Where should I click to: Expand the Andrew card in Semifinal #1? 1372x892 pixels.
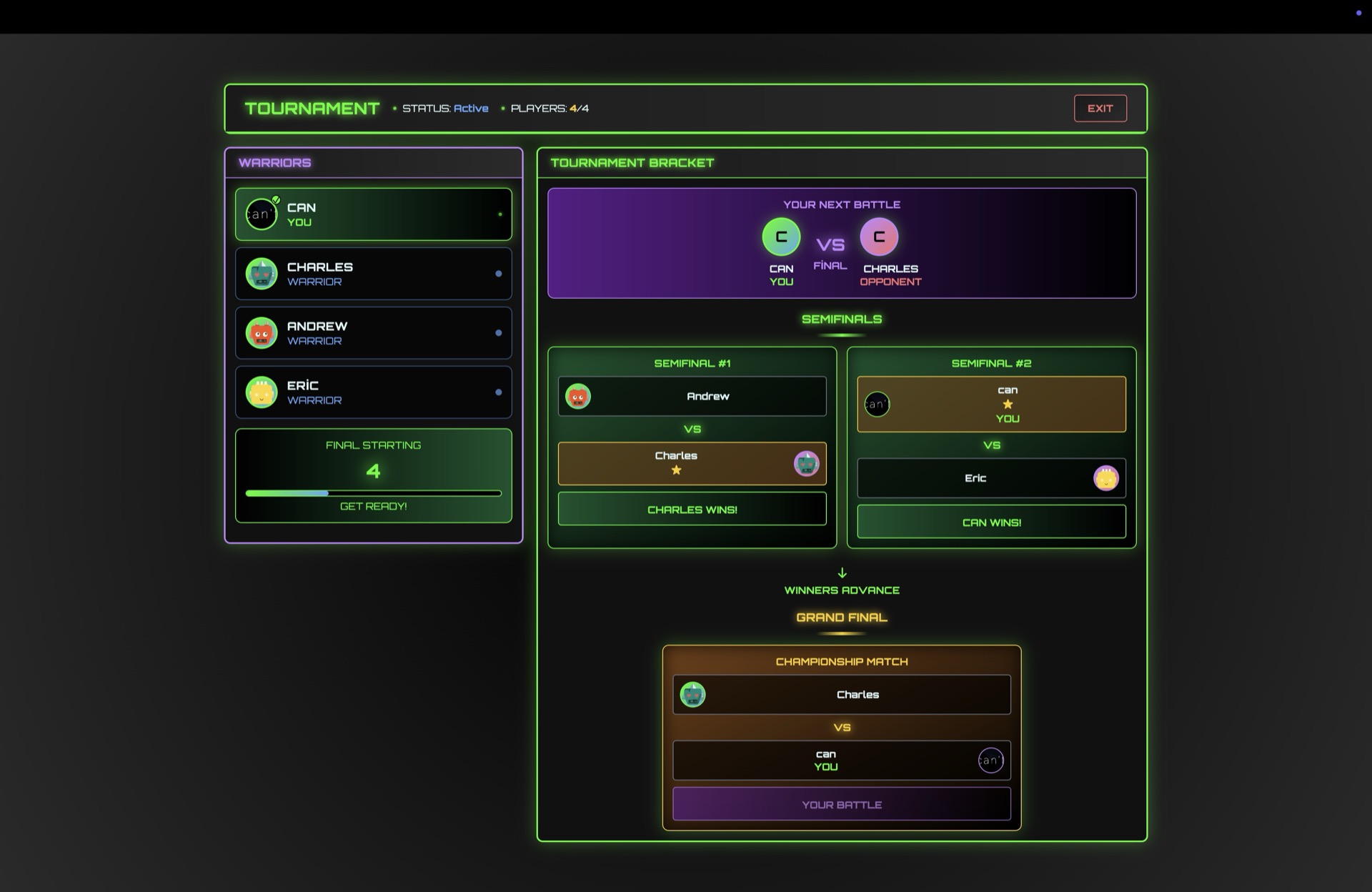pos(692,396)
